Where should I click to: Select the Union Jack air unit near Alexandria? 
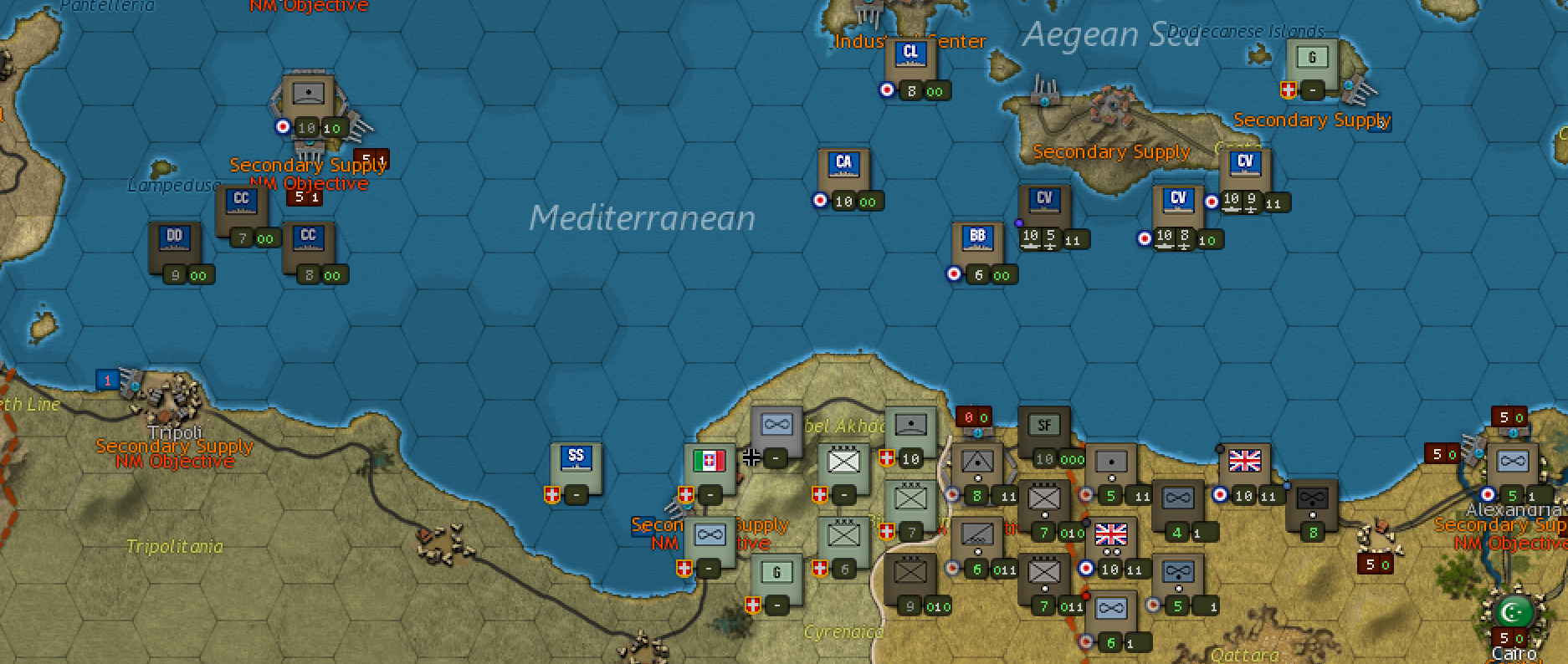[1245, 459]
